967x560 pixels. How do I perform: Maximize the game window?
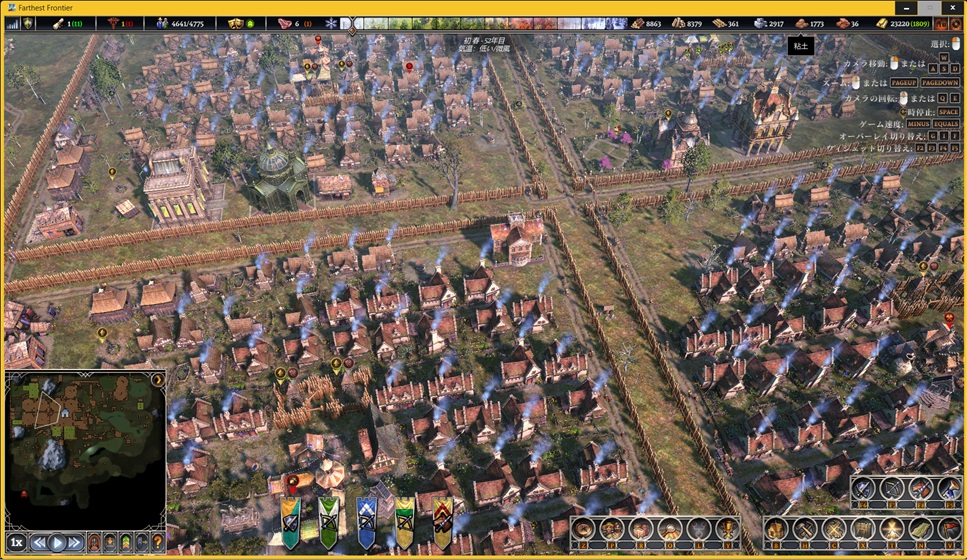(x=925, y=7)
